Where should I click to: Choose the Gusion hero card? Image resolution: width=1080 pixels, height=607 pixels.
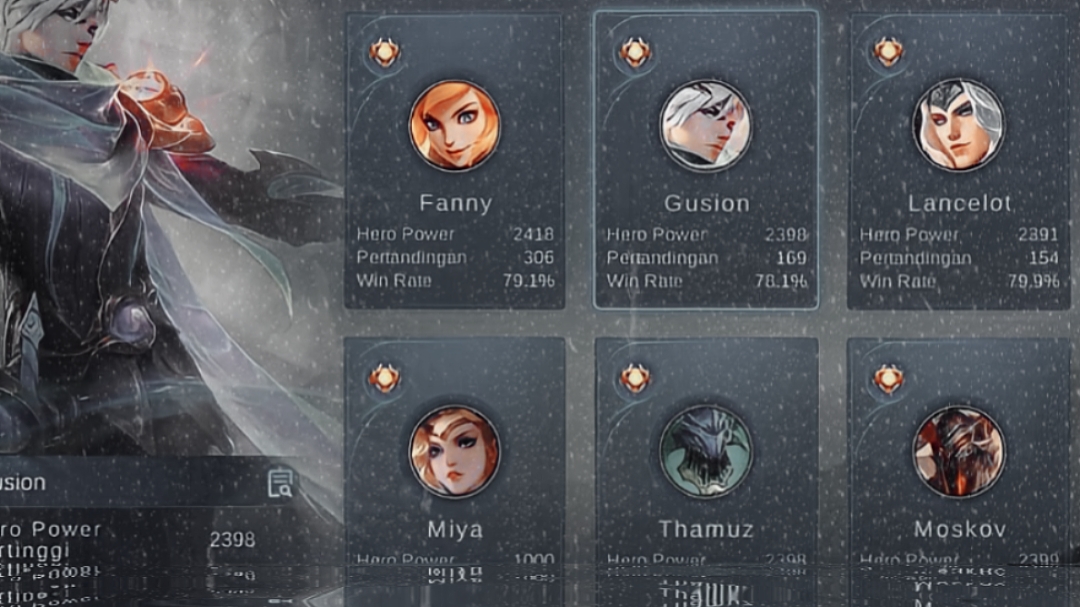click(706, 160)
